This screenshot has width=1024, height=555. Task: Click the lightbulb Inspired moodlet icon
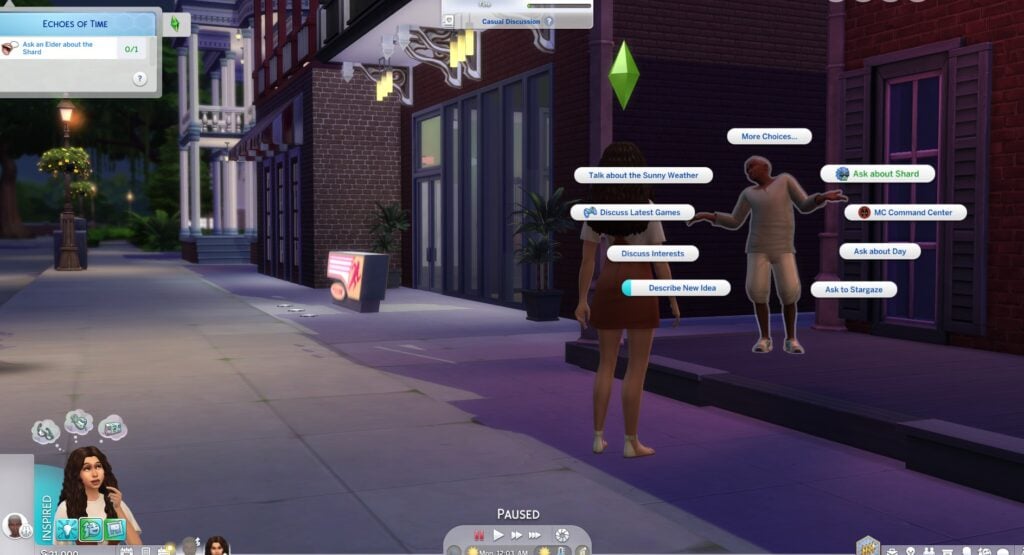pyautogui.click(x=67, y=529)
